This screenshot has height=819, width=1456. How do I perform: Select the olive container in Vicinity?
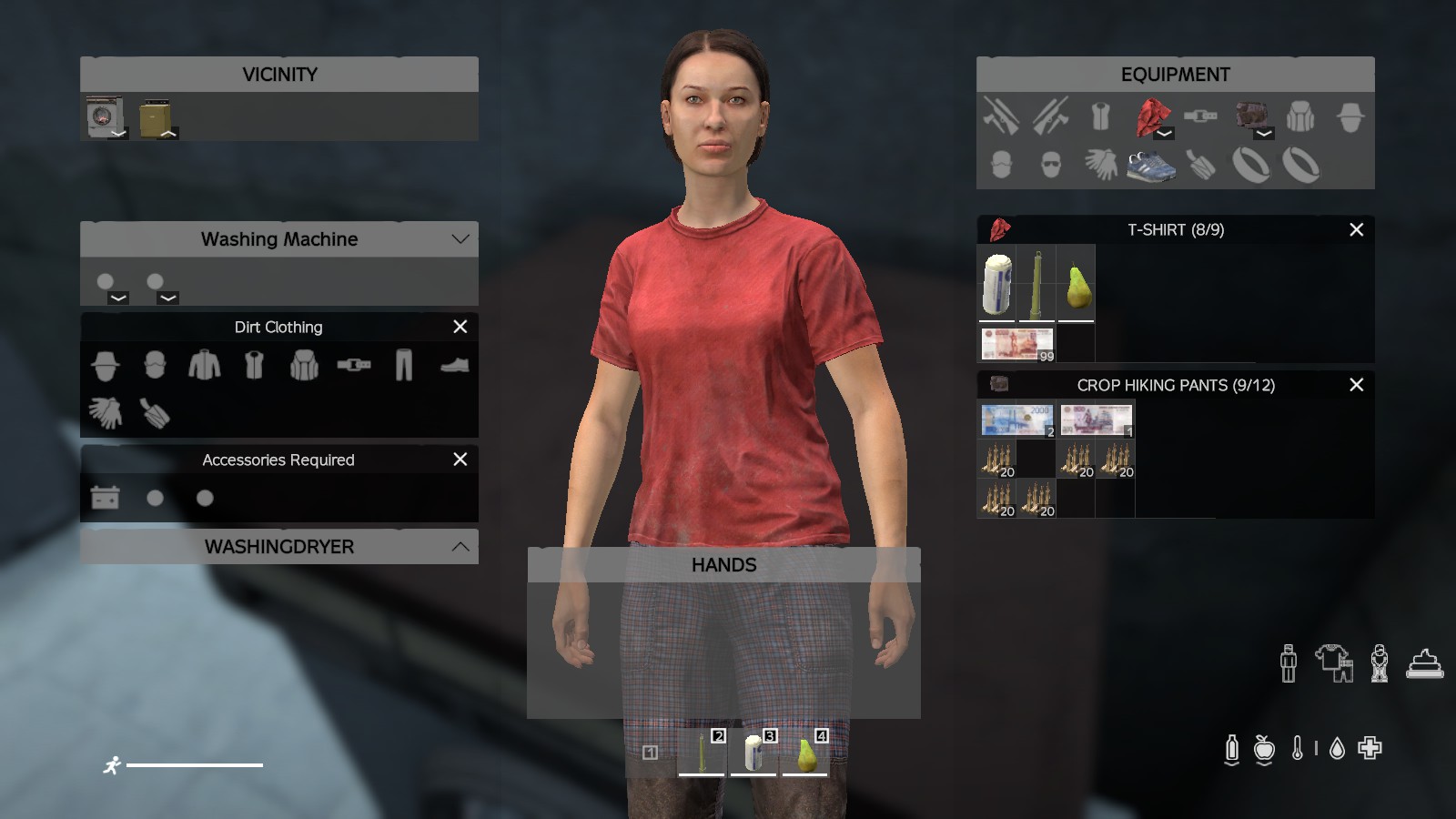click(156, 117)
